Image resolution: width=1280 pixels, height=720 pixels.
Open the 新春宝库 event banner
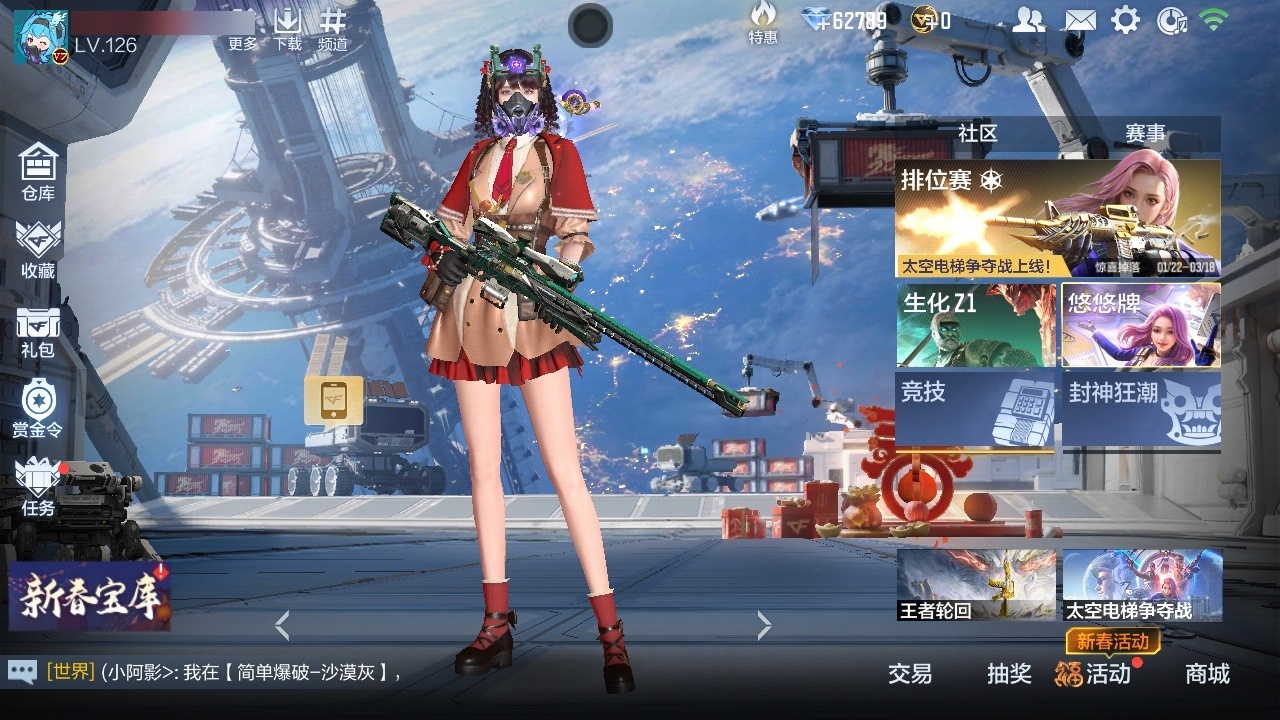tap(90, 596)
